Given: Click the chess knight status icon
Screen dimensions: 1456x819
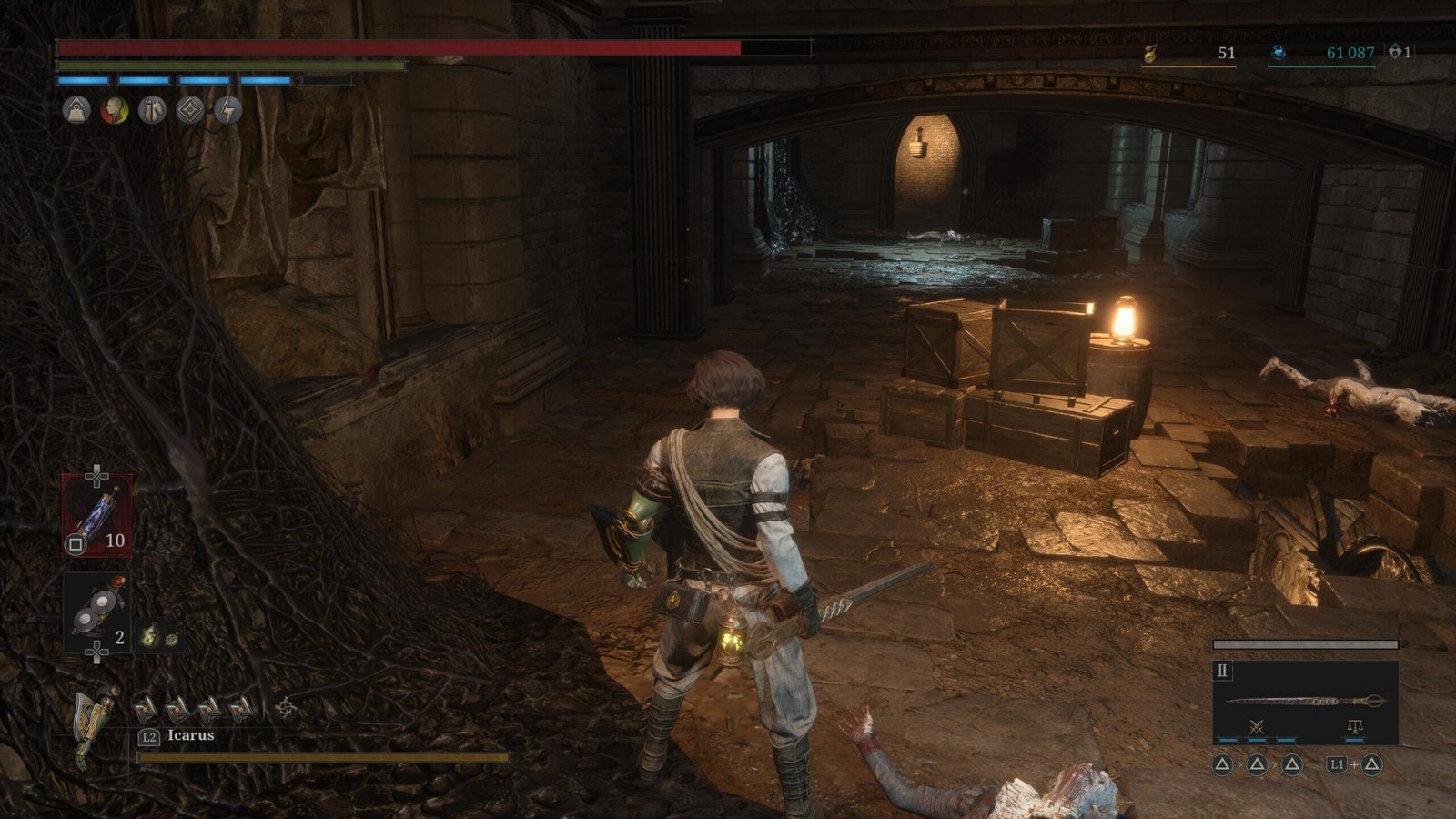Looking at the screenshot, I should tap(152, 111).
